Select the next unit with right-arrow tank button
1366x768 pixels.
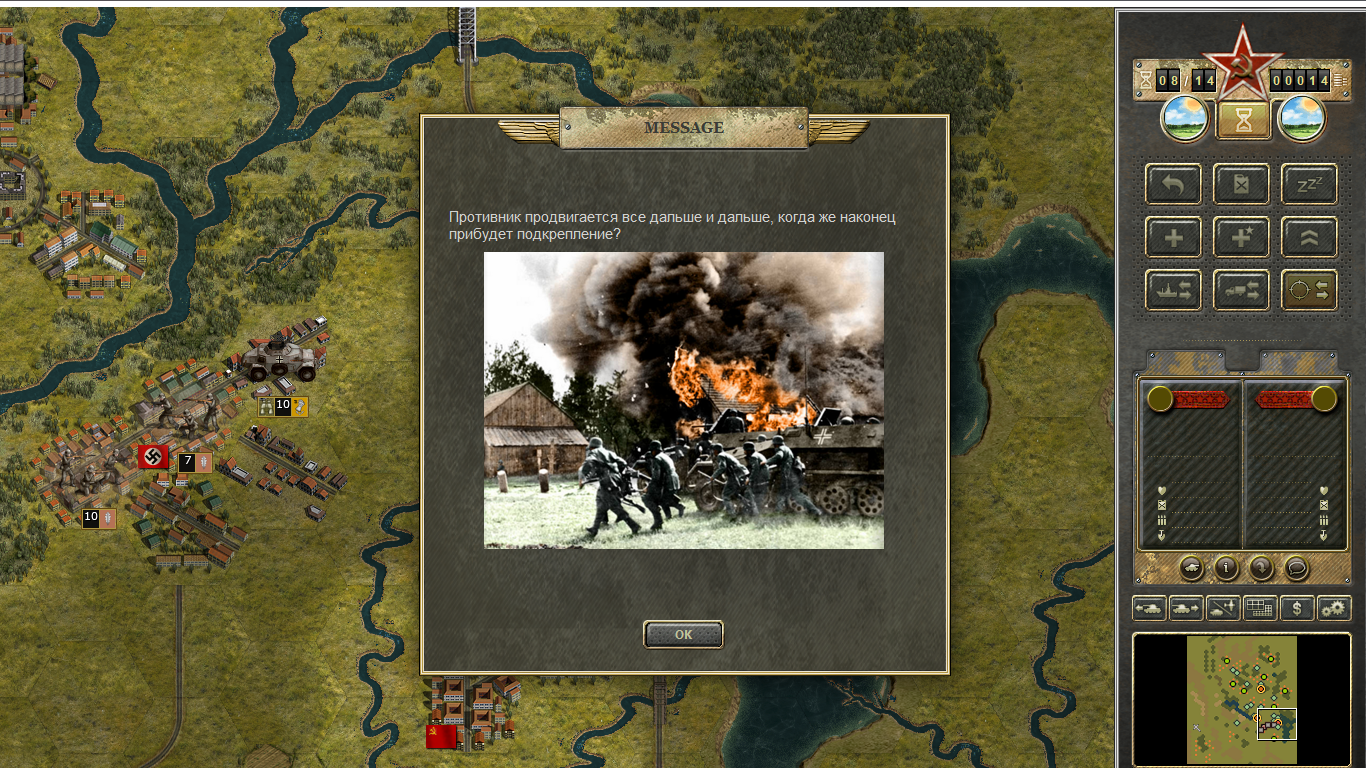coord(1186,607)
